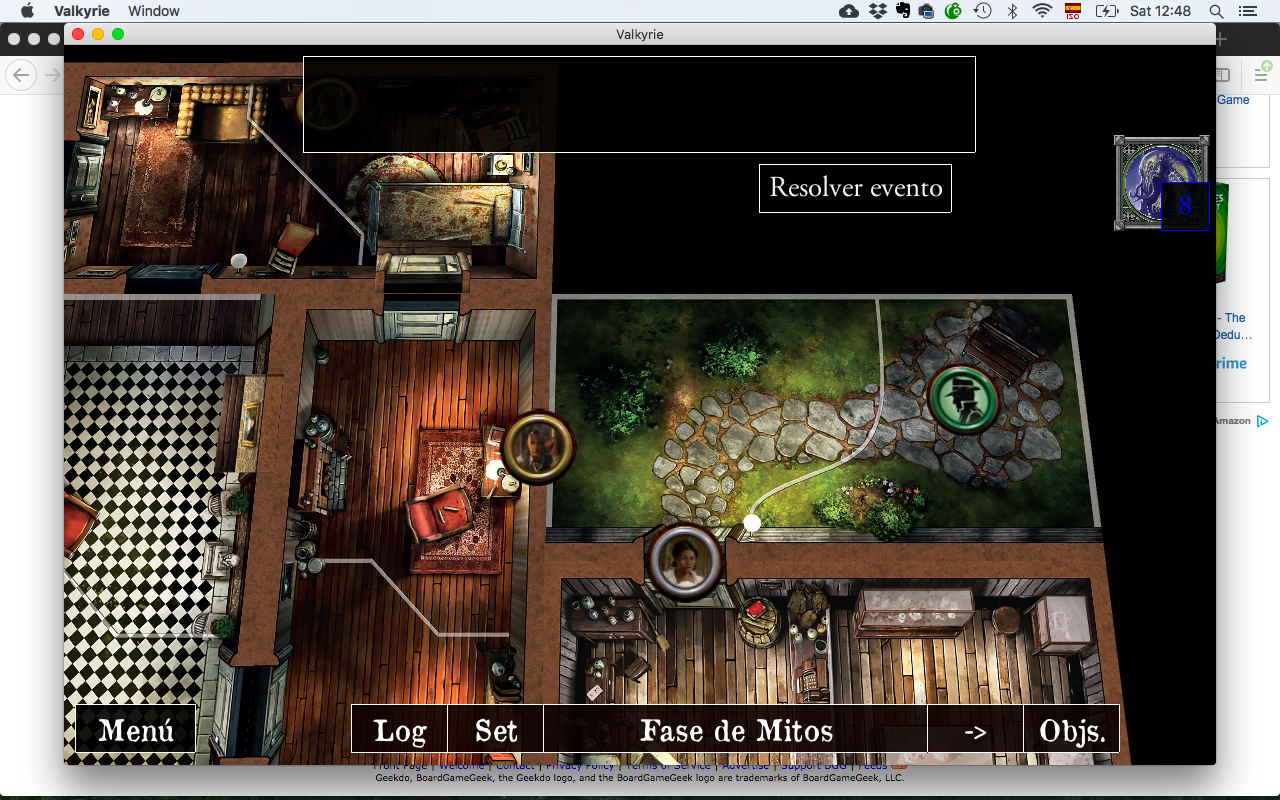Advance phase with the arrow button
Screen dimensions: 1280x800
(975, 729)
